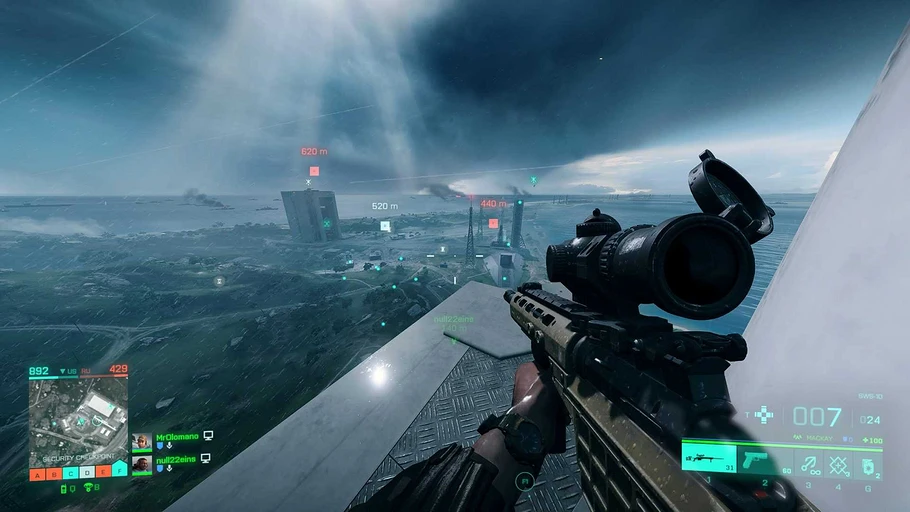This screenshot has width=910, height=512.
Task: Select objective C on the capture bar
Action: 70,472
